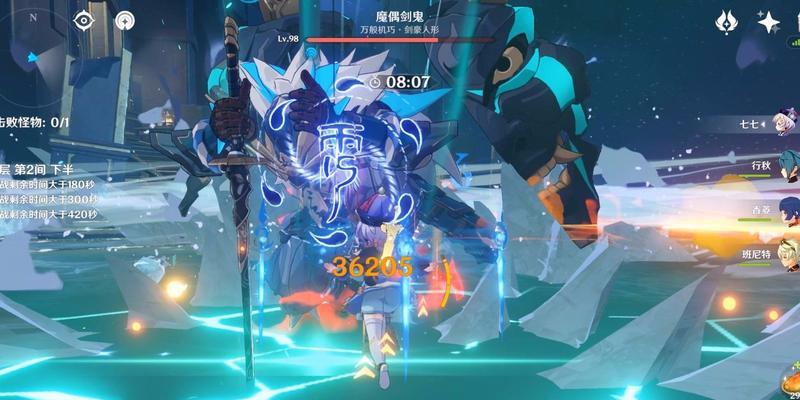Tap the eye-shaped compass icon
This screenshot has width=800, height=400.
(x=84, y=20)
